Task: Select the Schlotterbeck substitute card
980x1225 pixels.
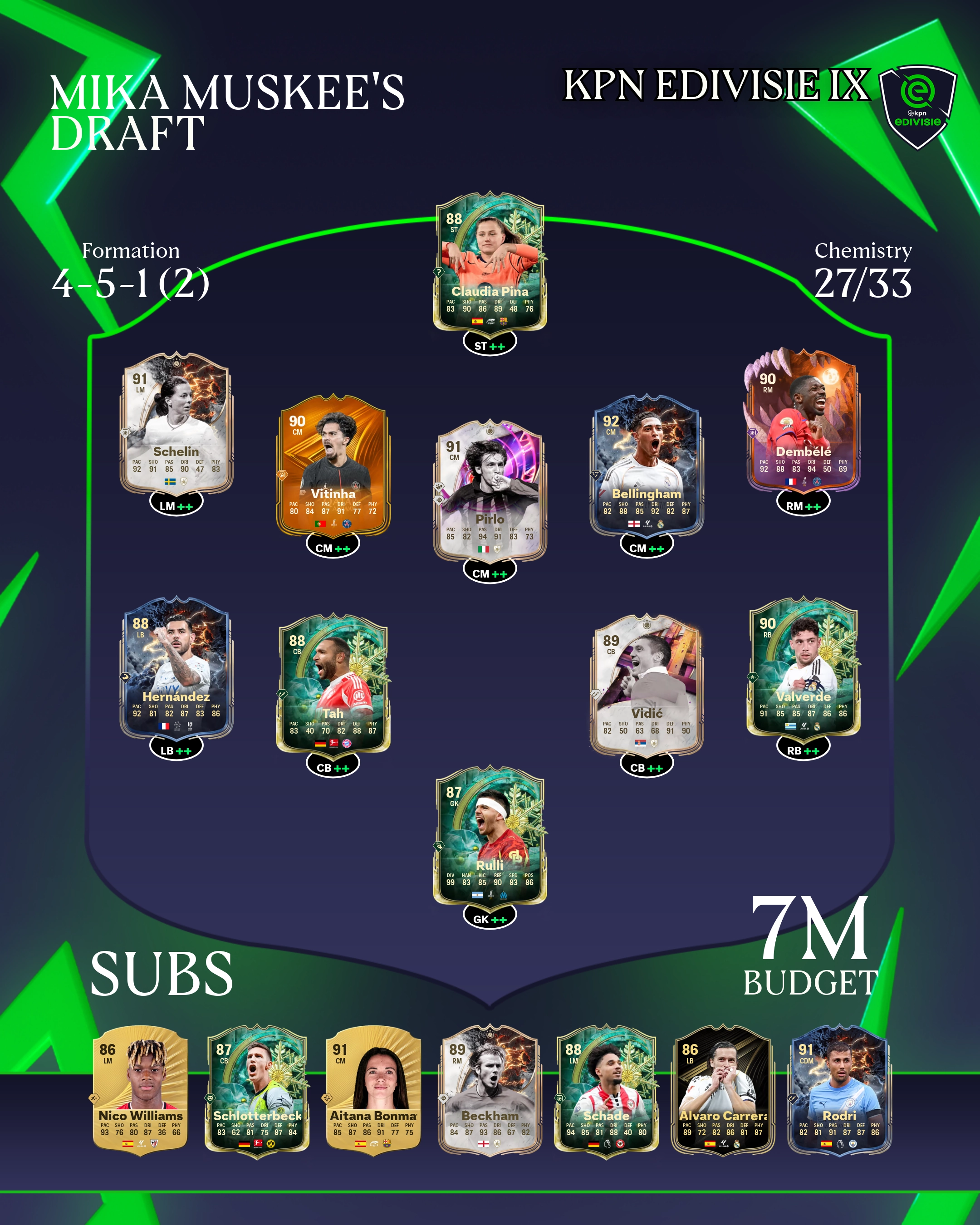Action: pos(257,1090)
